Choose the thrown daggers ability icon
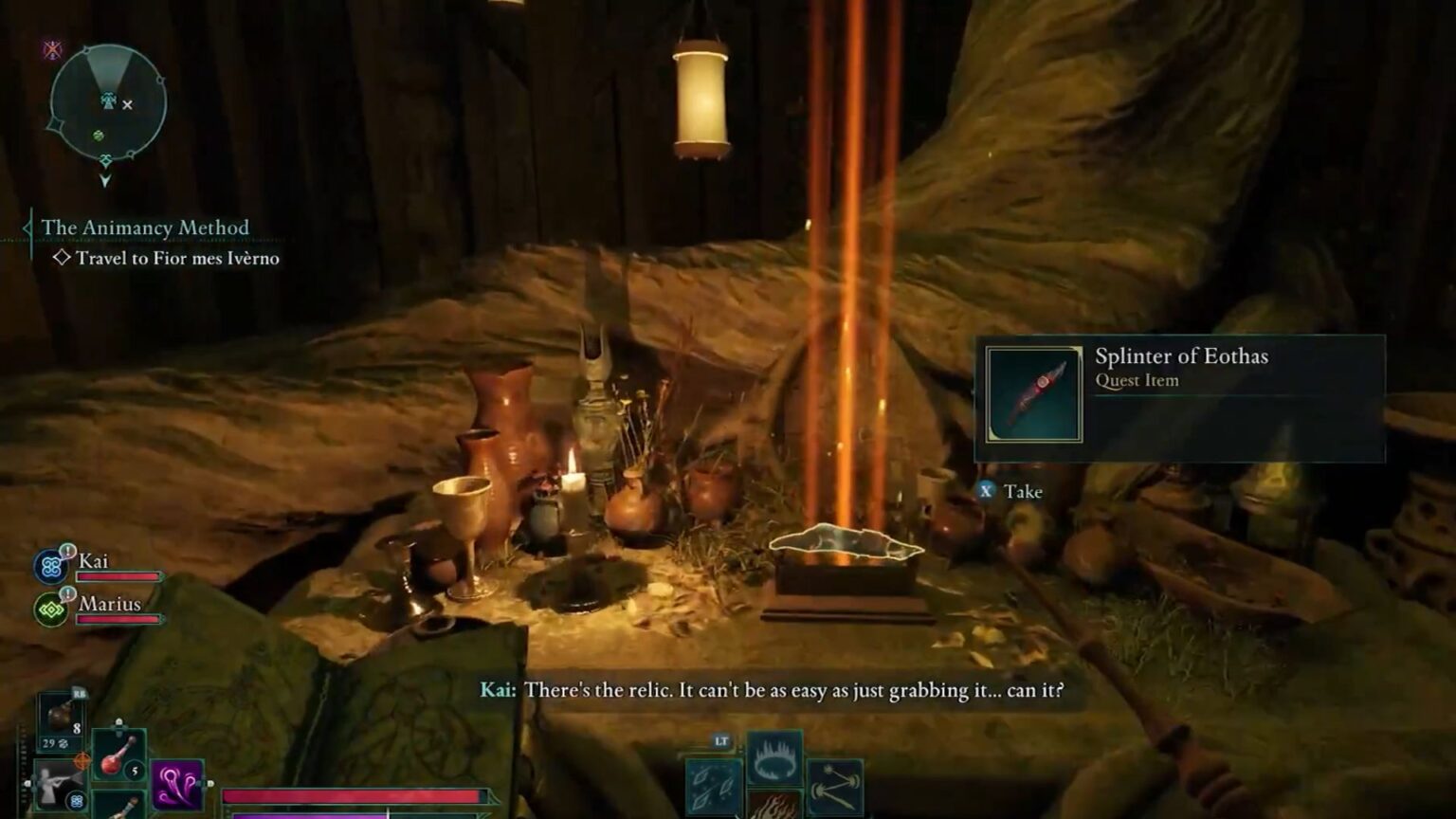Screen dimensions: 1456x819 712,788
